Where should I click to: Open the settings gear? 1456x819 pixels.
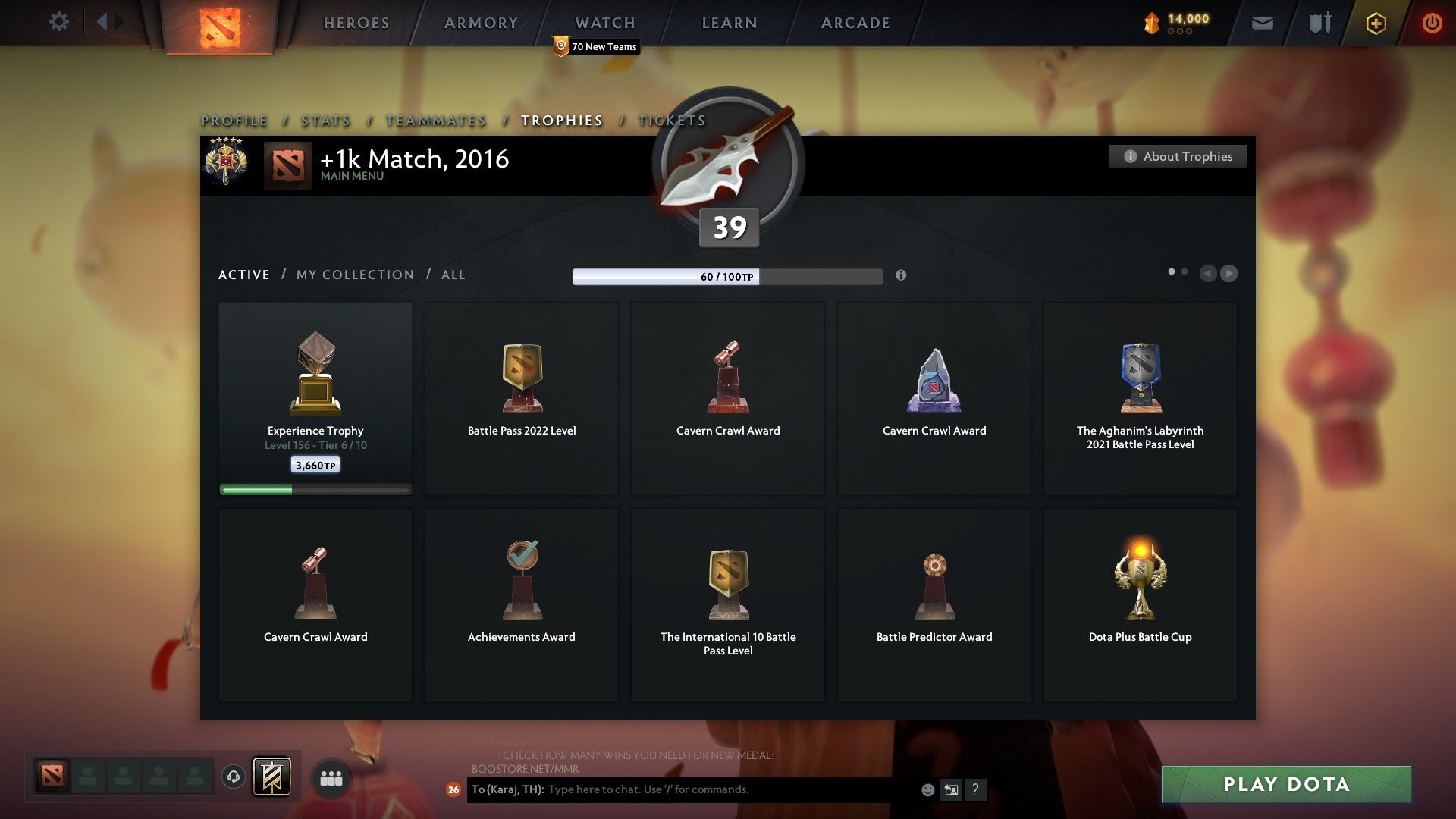tap(59, 22)
